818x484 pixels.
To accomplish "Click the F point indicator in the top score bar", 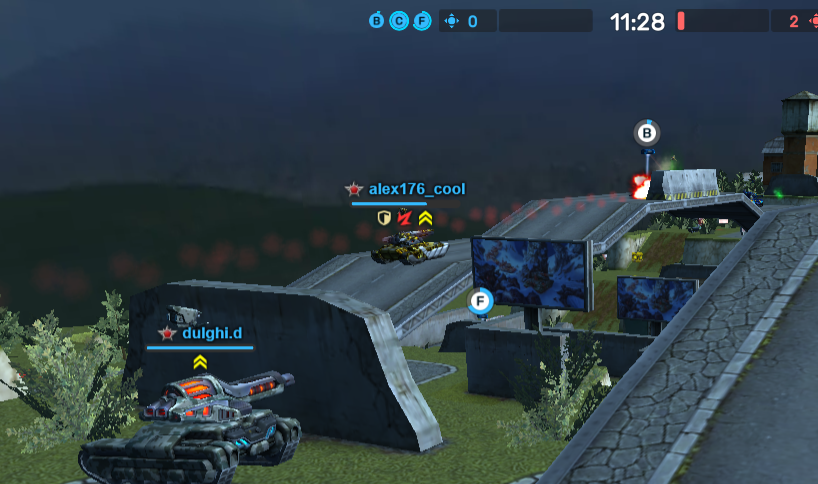I will pyautogui.click(x=422, y=21).
